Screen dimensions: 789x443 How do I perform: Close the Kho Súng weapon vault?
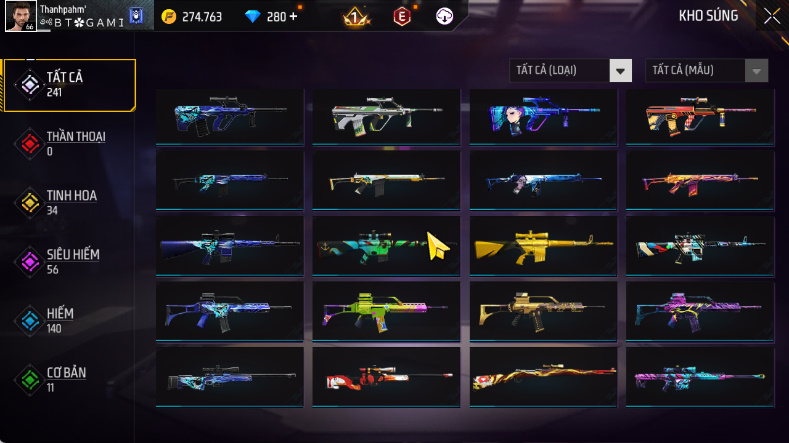(x=771, y=15)
